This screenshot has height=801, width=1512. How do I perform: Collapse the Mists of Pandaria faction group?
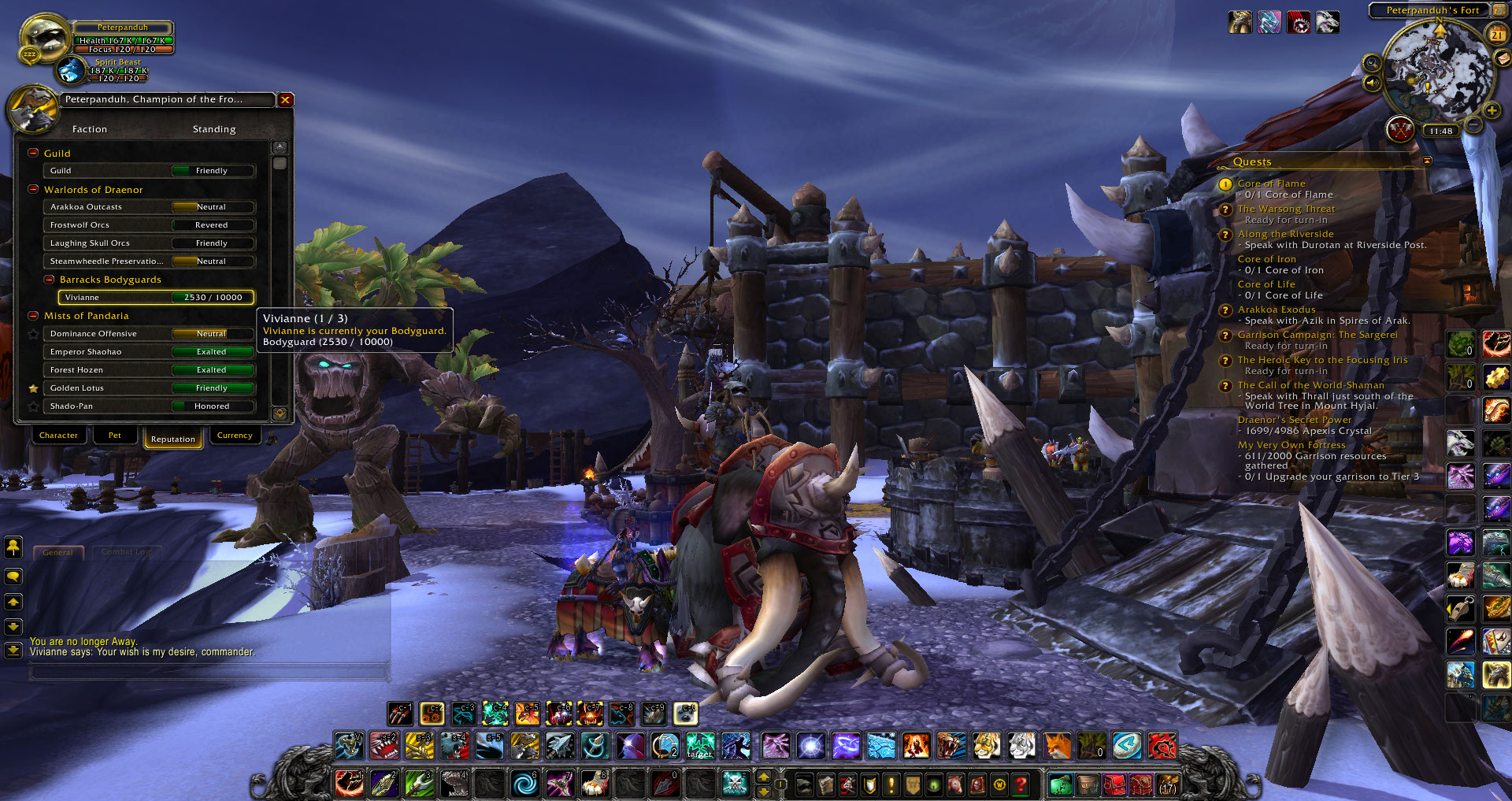(x=33, y=316)
